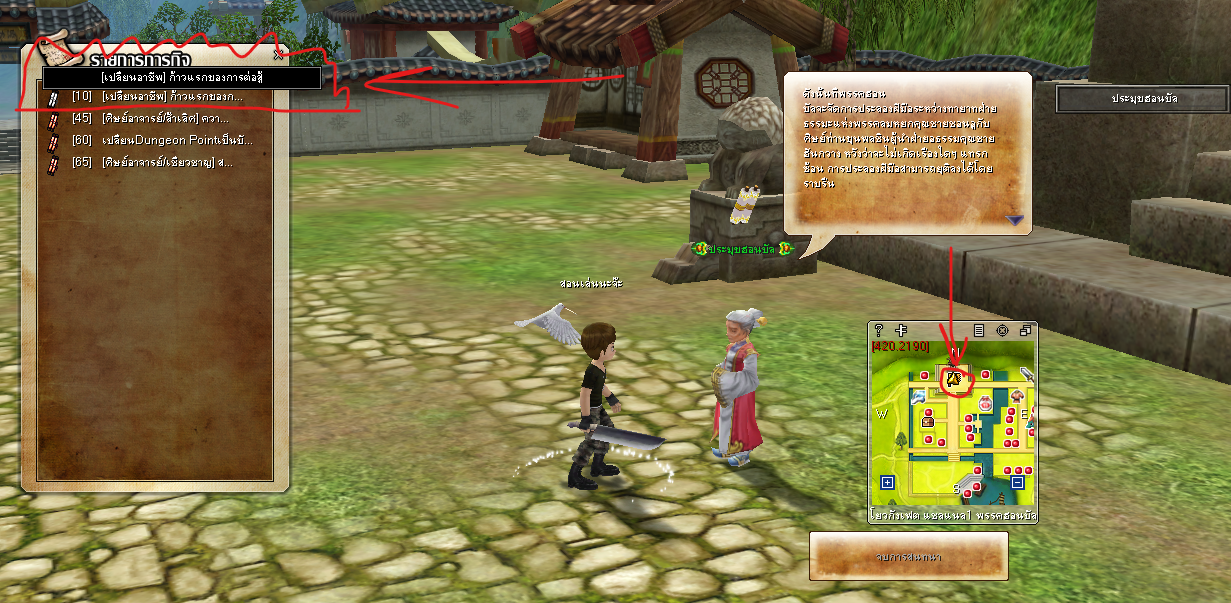Click the end conversation button below minimap
1231x603 pixels.
tap(908, 555)
